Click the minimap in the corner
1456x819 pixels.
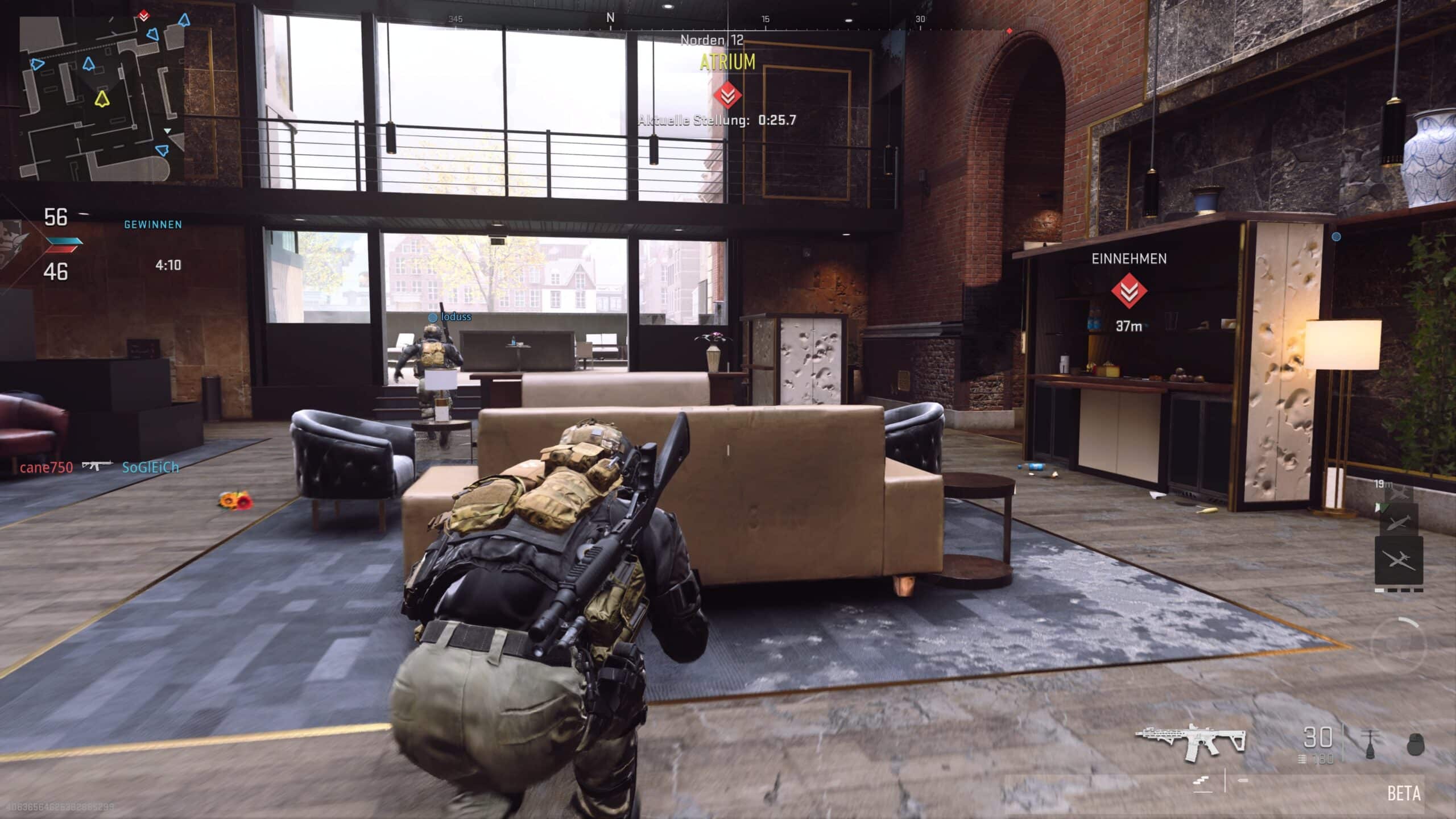[101, 98]
